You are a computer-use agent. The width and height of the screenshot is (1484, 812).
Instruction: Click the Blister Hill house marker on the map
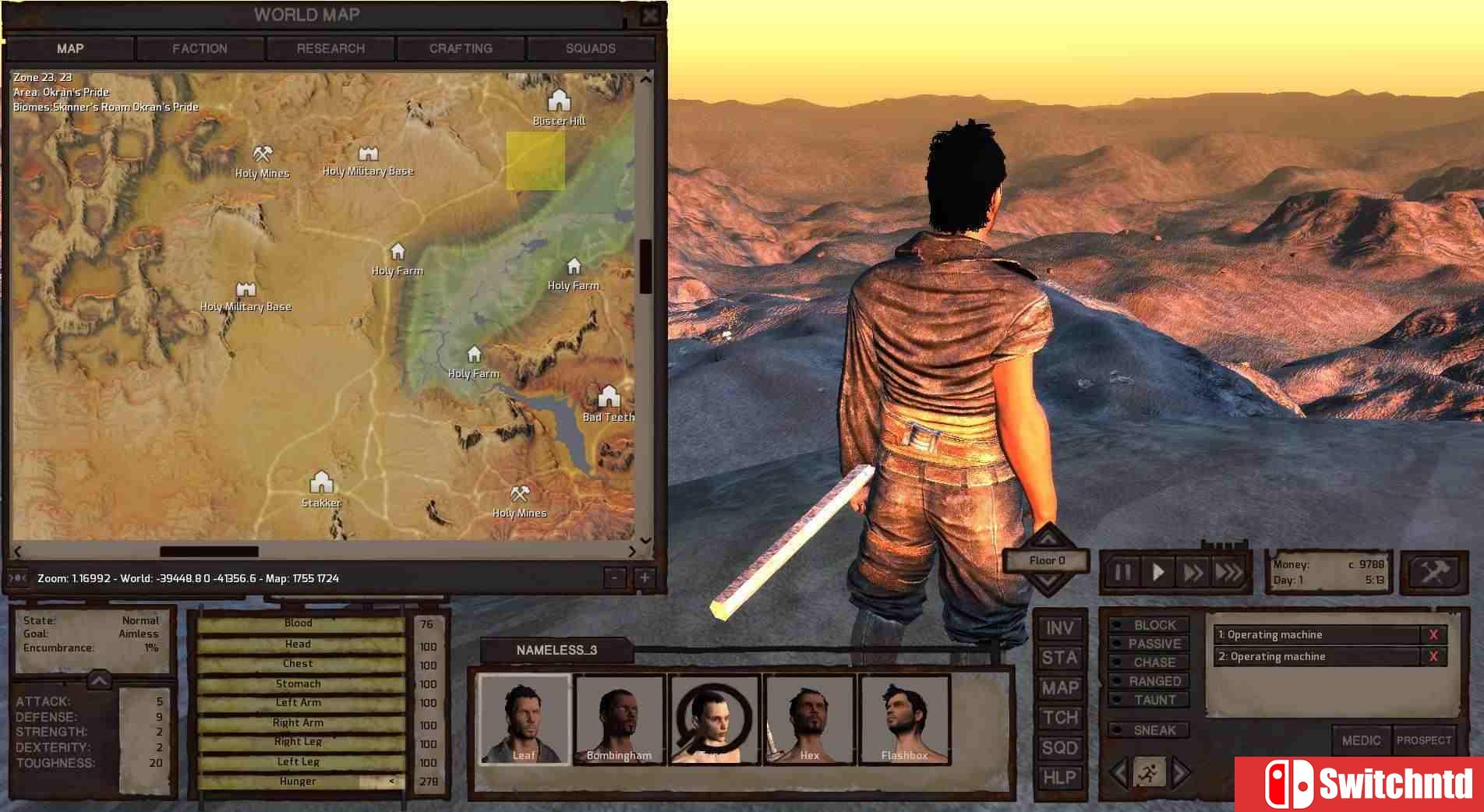559,102
